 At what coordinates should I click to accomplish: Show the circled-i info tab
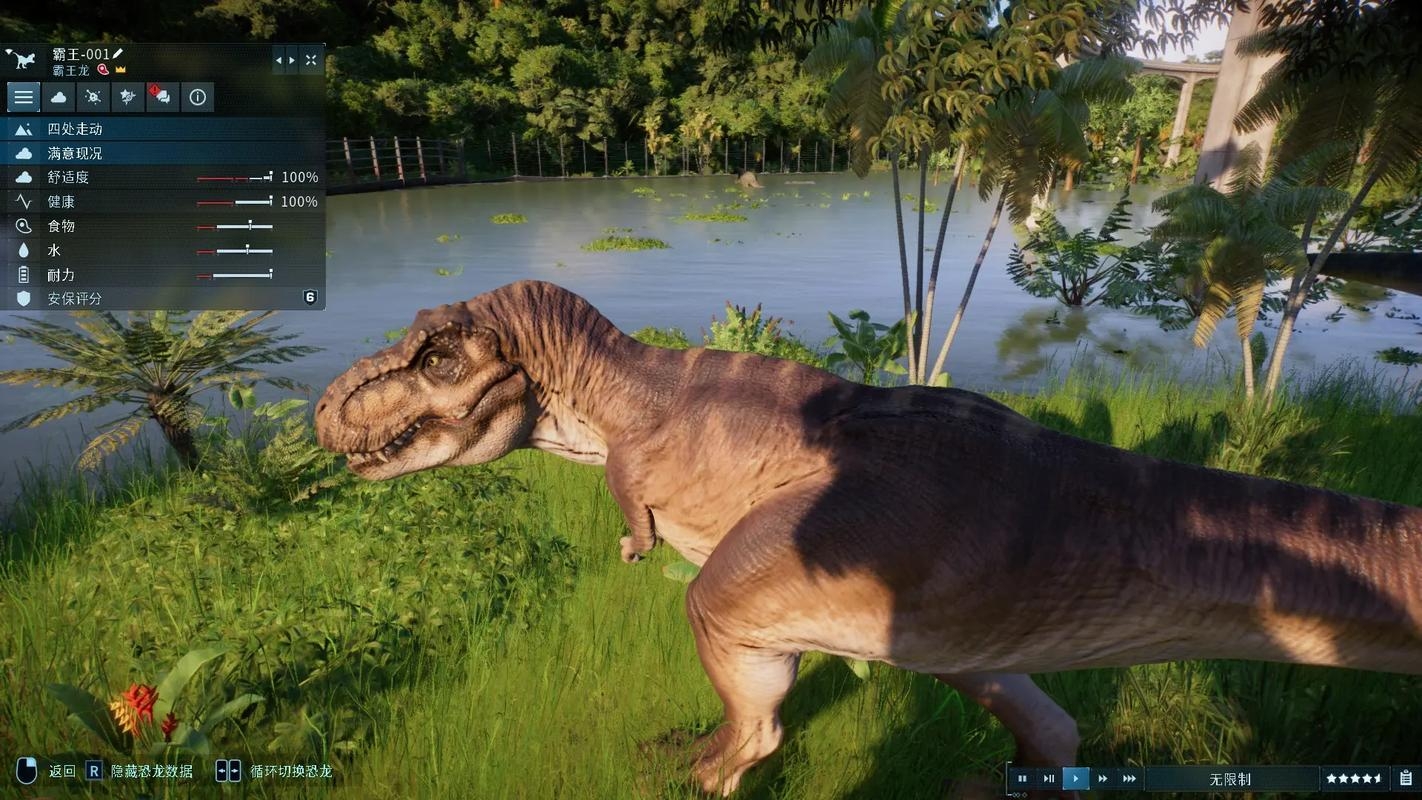coord(197,97)
